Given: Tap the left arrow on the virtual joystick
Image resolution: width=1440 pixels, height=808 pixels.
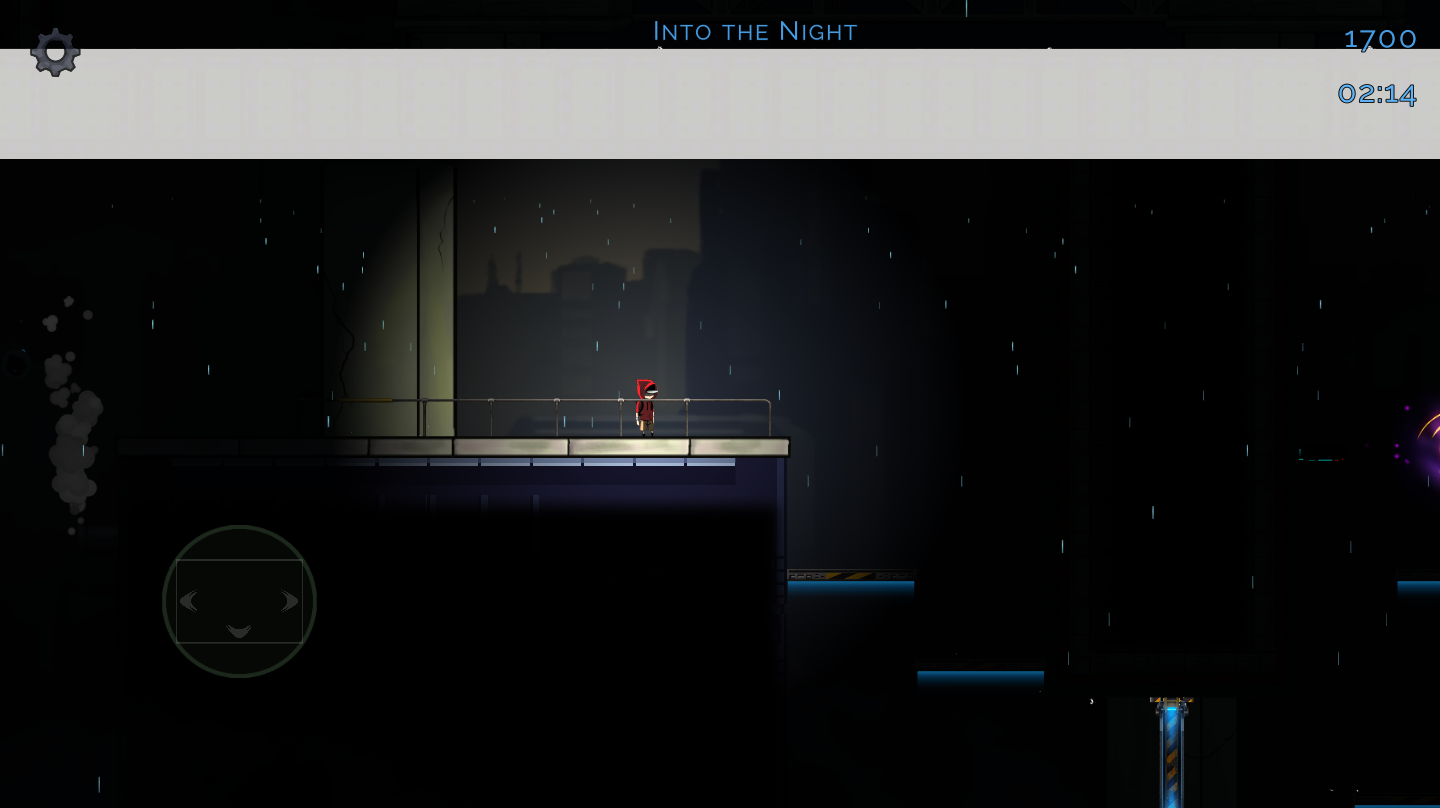Looking at the screenshot, I should click(188, 601).
